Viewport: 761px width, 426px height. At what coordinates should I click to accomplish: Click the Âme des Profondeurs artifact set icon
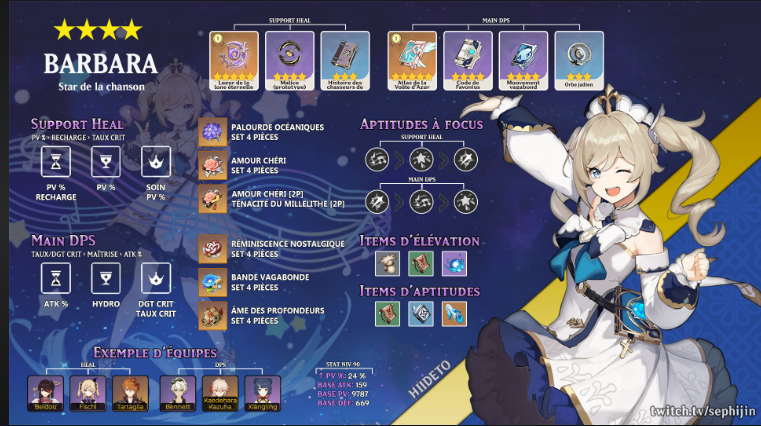(x=212, y=315)
